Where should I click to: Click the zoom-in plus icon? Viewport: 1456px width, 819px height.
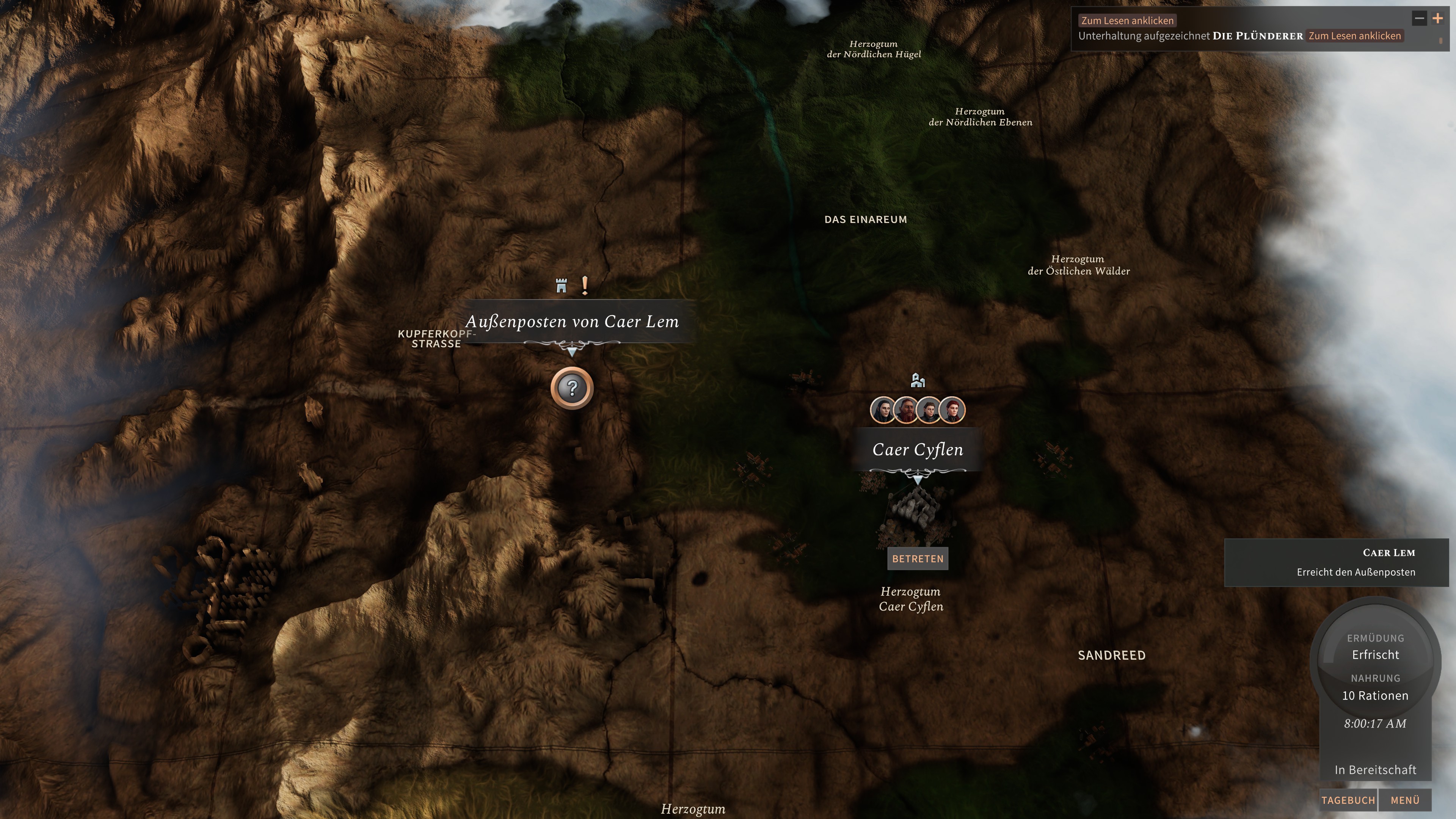(1437, 19)
